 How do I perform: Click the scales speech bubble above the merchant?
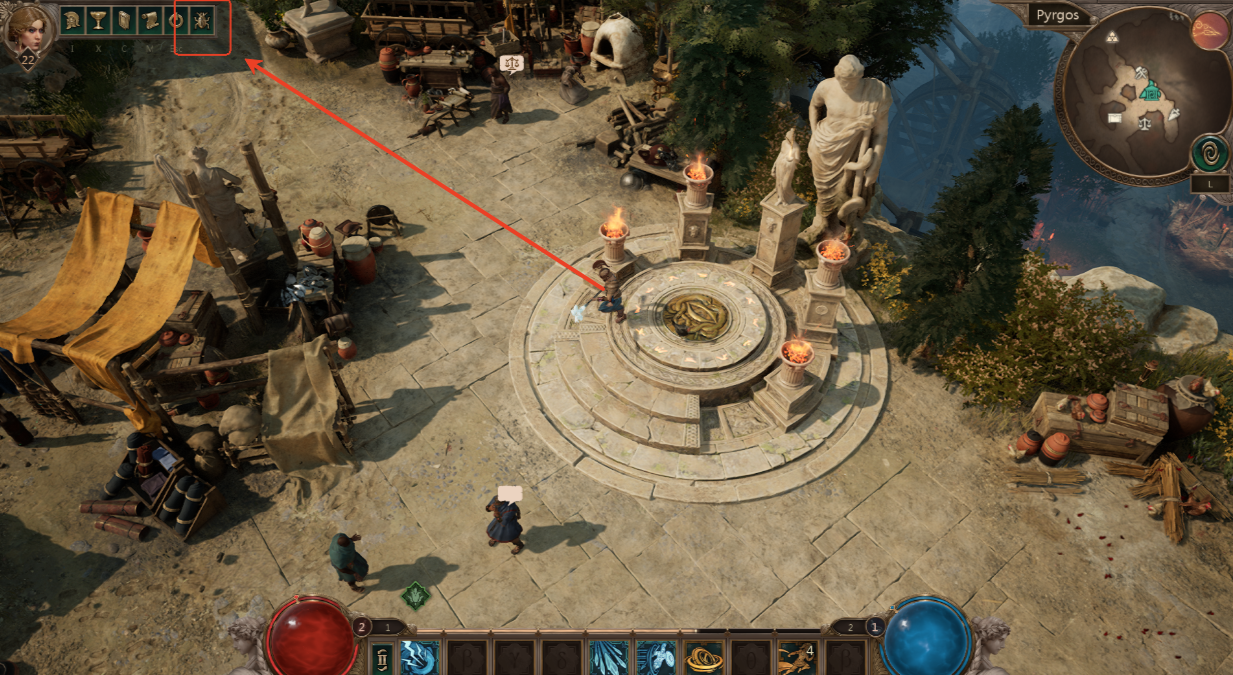[x=512, y=64]
